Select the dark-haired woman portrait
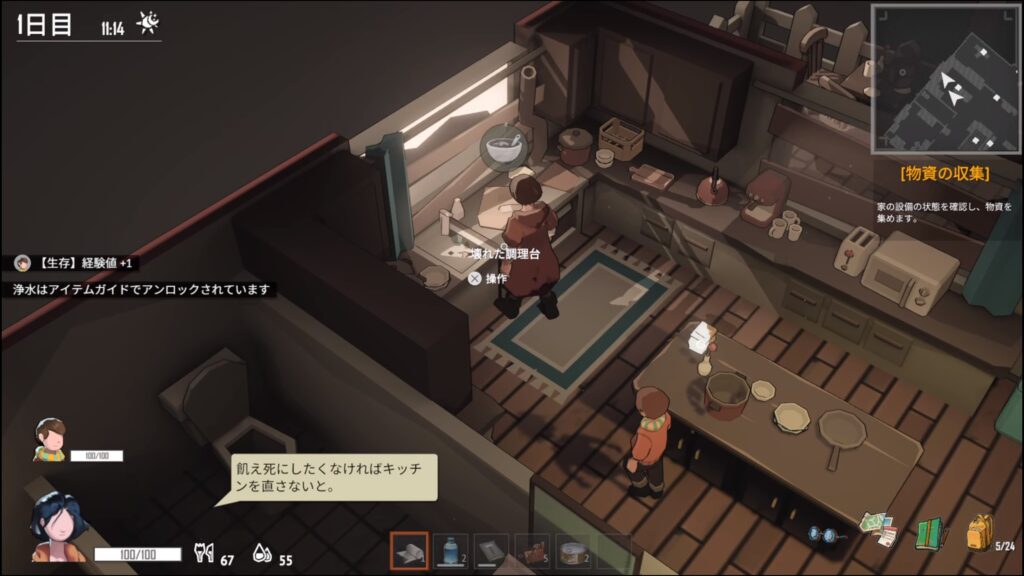Image resolution: width=1024 pixels, height=576 pixels. click(57, 525)
